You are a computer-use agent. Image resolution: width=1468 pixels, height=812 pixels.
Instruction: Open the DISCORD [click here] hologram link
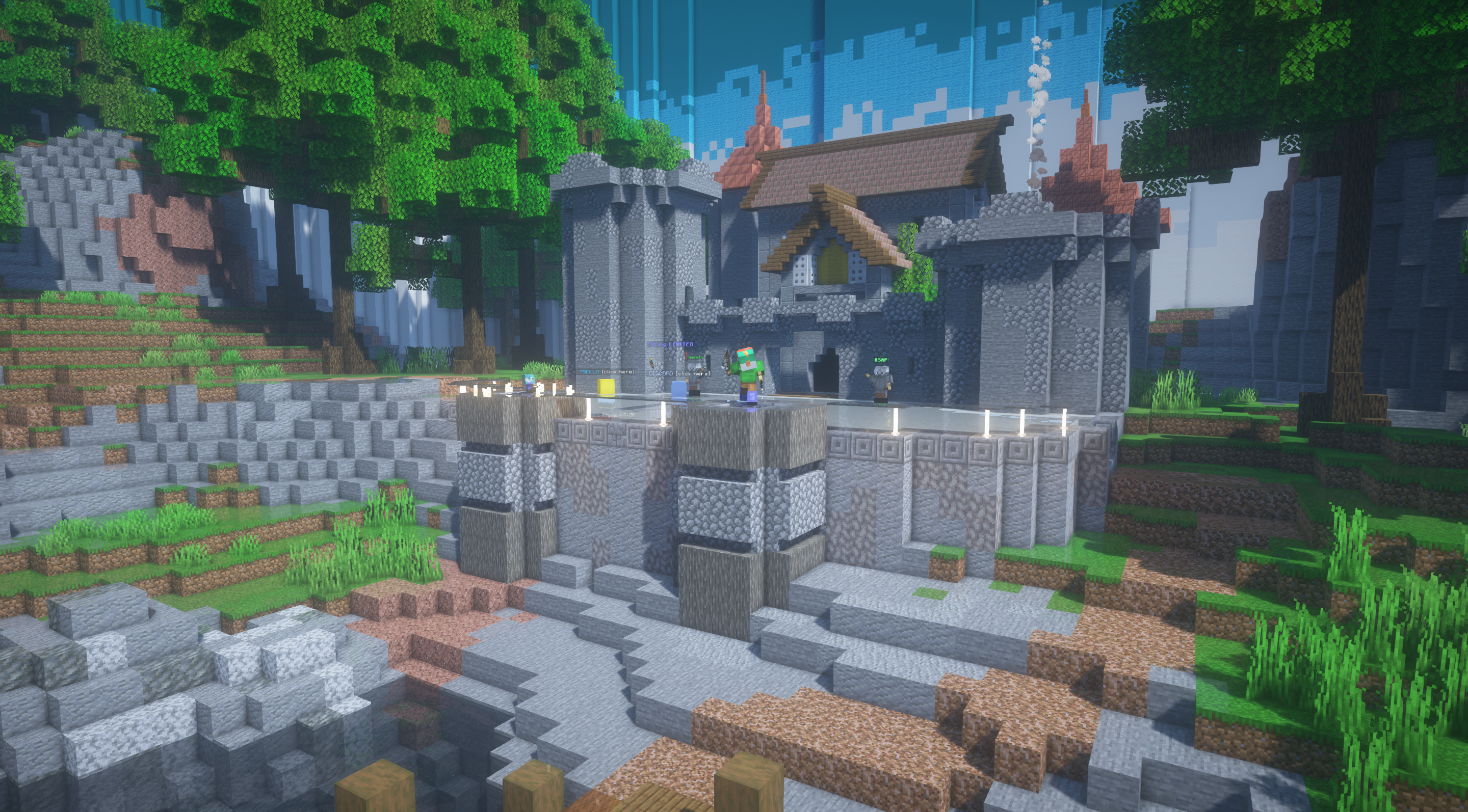tap(679, 373)
